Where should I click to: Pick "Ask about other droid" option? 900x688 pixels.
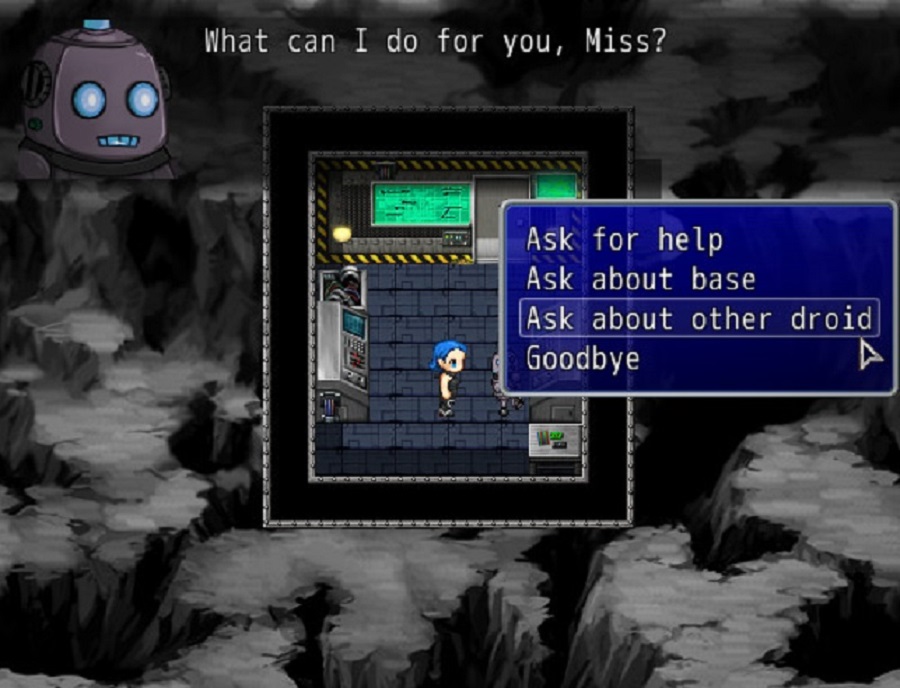pos(698,319)
